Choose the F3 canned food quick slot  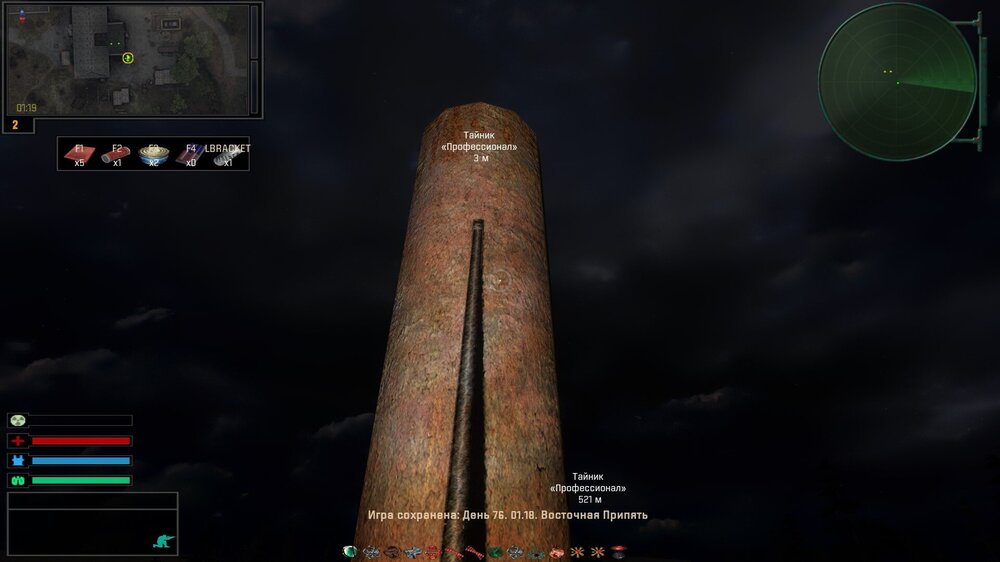click(x=153, y=155)
